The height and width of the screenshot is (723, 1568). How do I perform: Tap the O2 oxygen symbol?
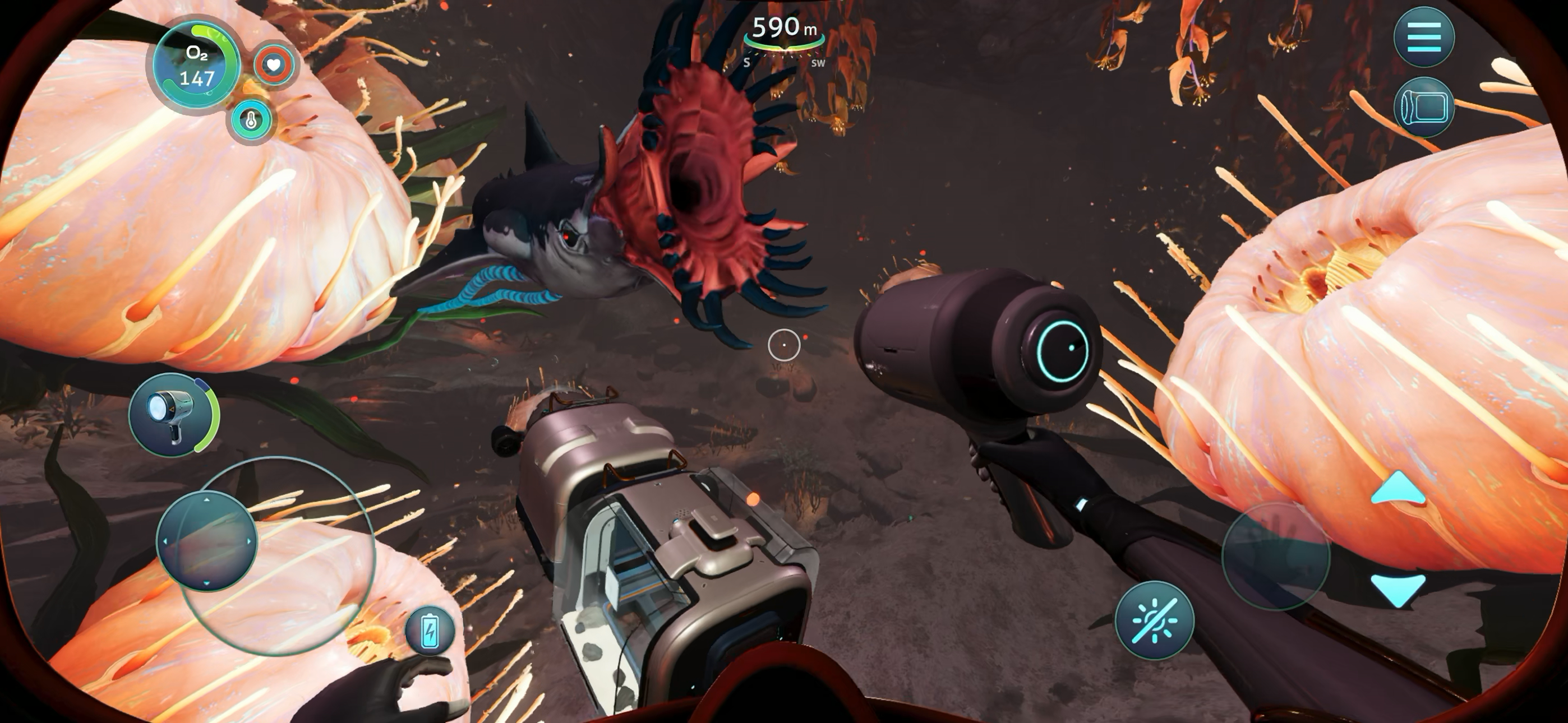click(199, 54)
